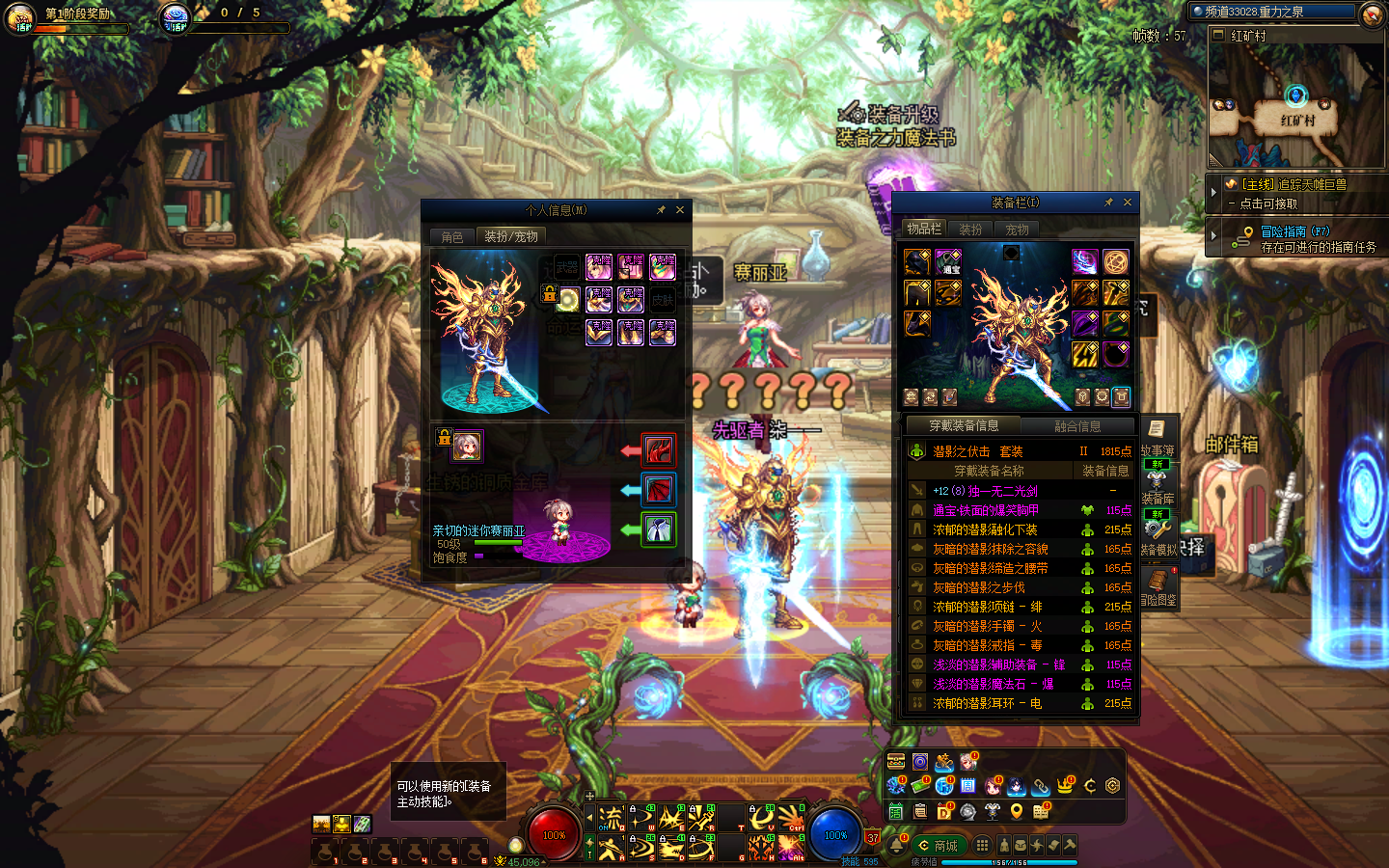Open the 冒险指南 adventure guide entry
The width and height of the screenshot is (1389, 868).
click(x=1293, y=238)
